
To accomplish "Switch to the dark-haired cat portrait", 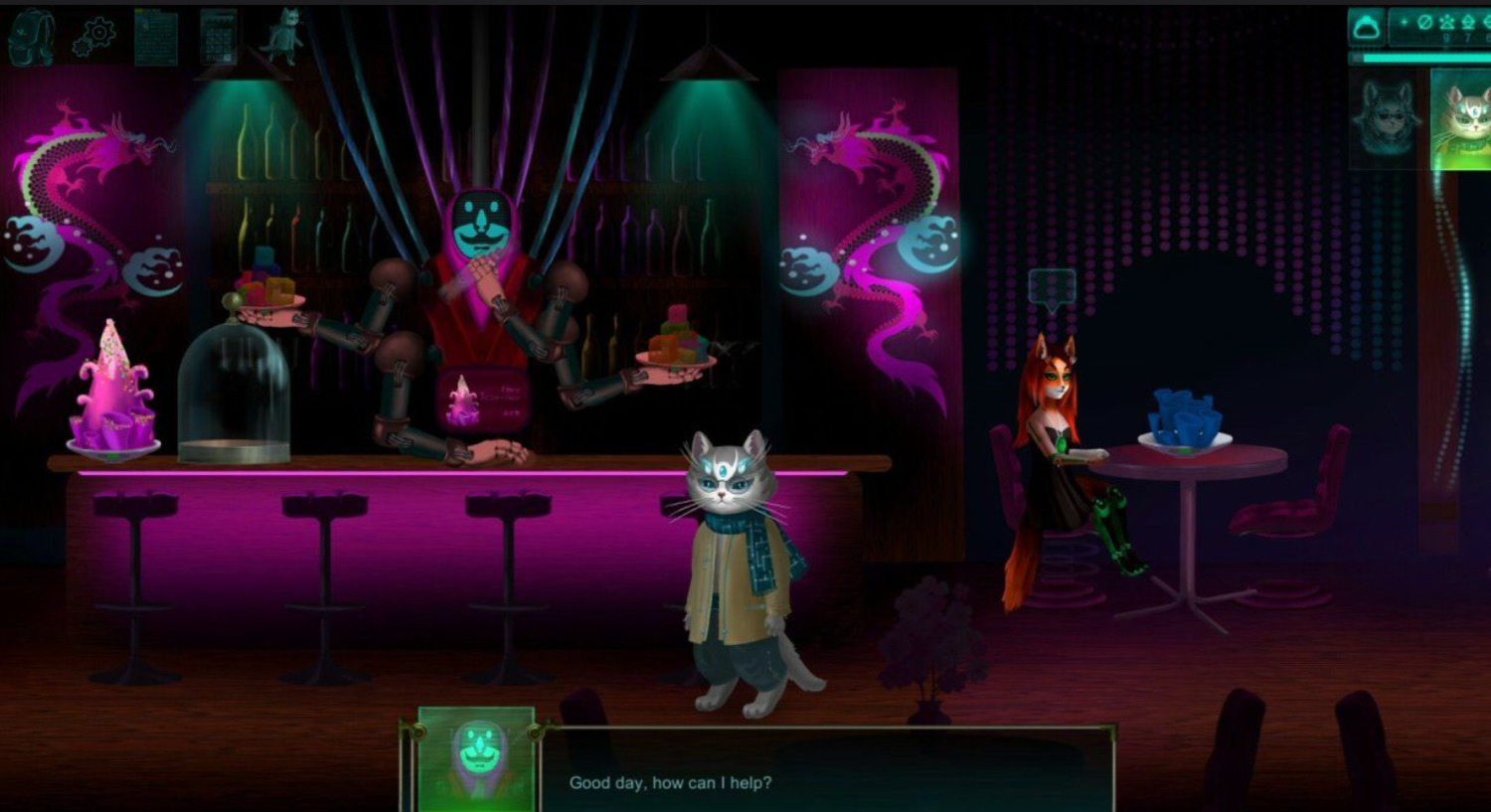I will click(1387, 116).
